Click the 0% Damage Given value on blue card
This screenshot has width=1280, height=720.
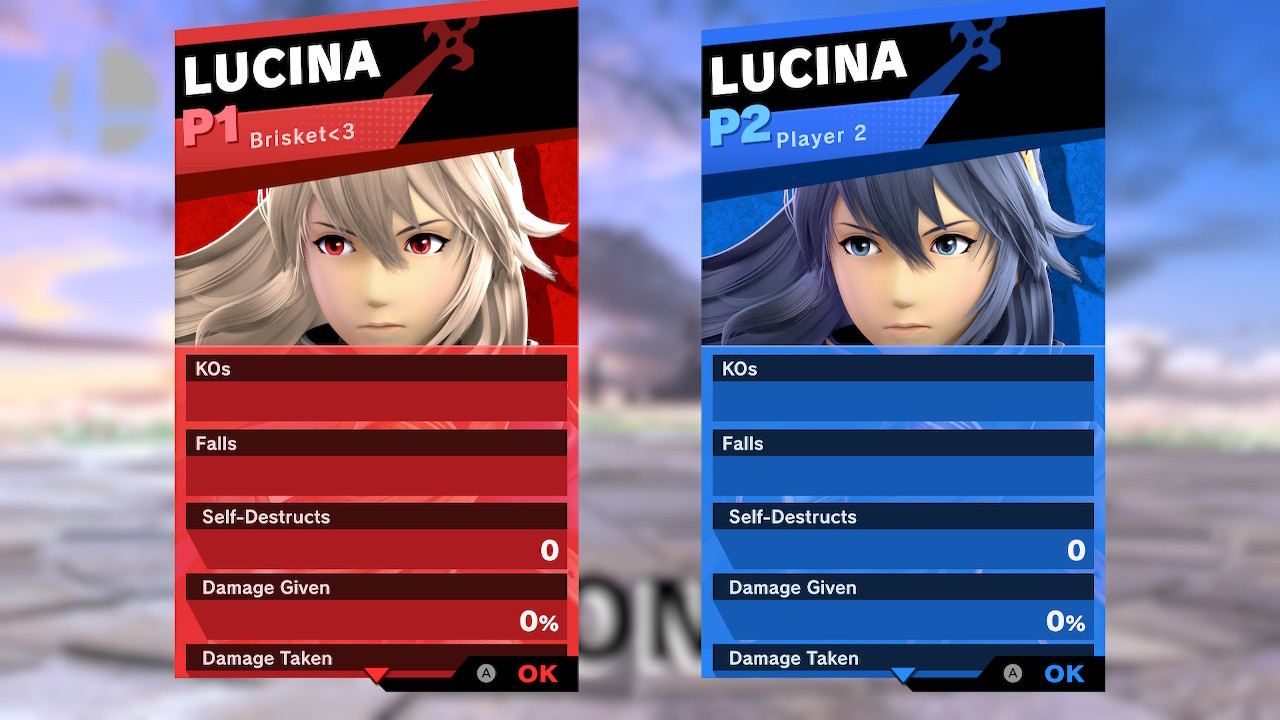(x=1066, y=621)
